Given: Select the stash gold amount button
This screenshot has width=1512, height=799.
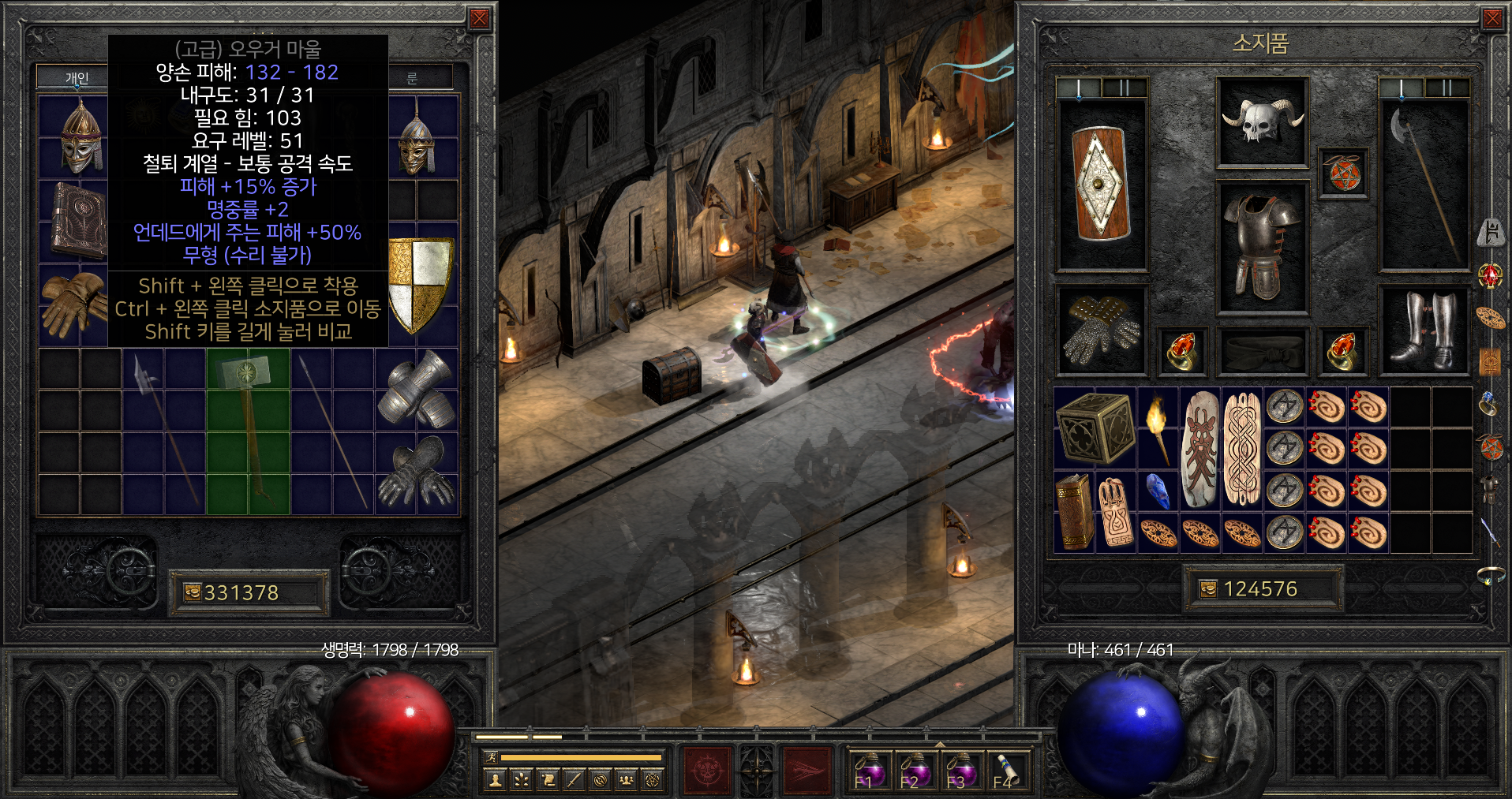Looking at the screenshot, I should (x=249, y=592).
